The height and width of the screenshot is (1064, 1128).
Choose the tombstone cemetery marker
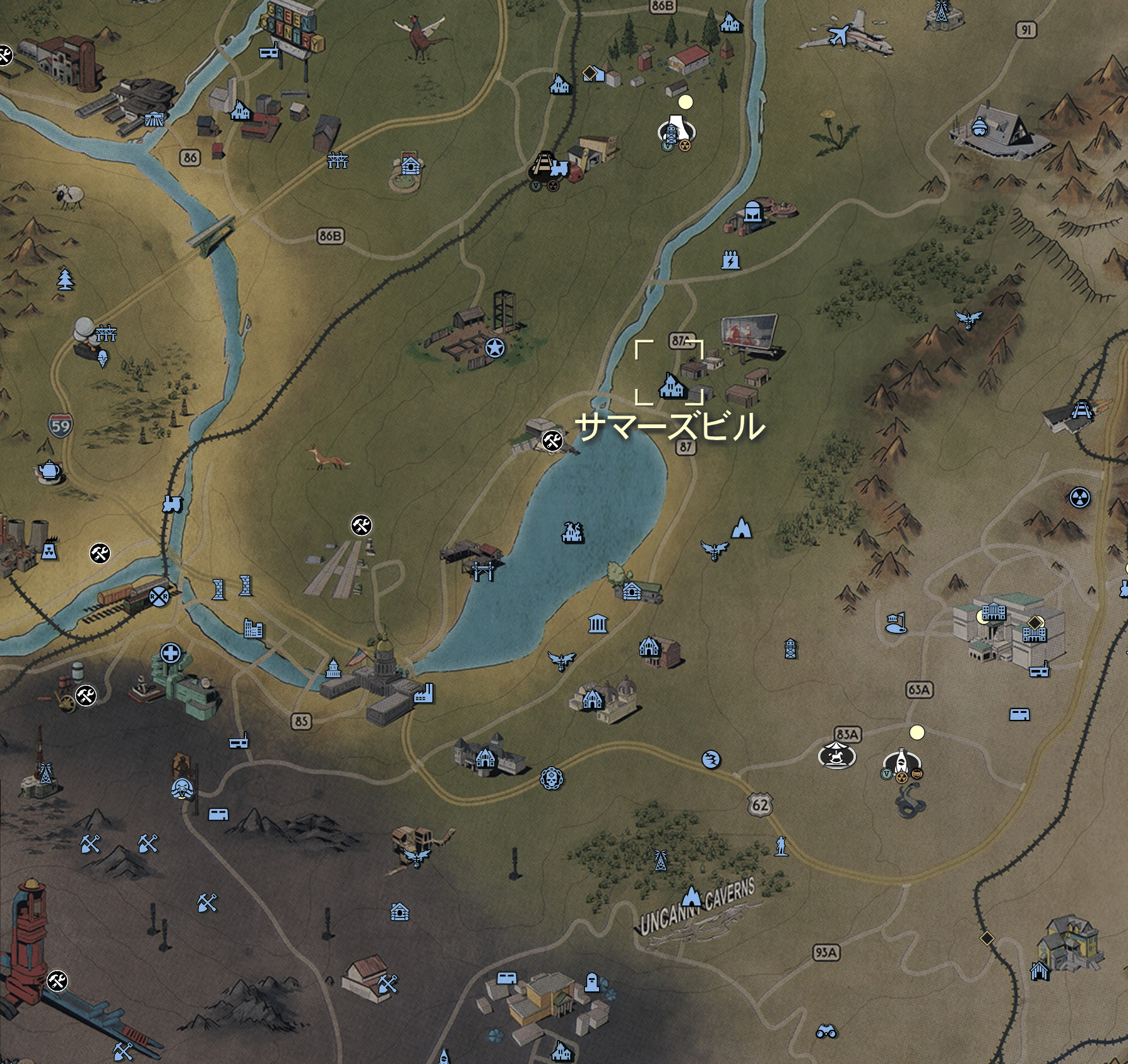coord(591,982)
